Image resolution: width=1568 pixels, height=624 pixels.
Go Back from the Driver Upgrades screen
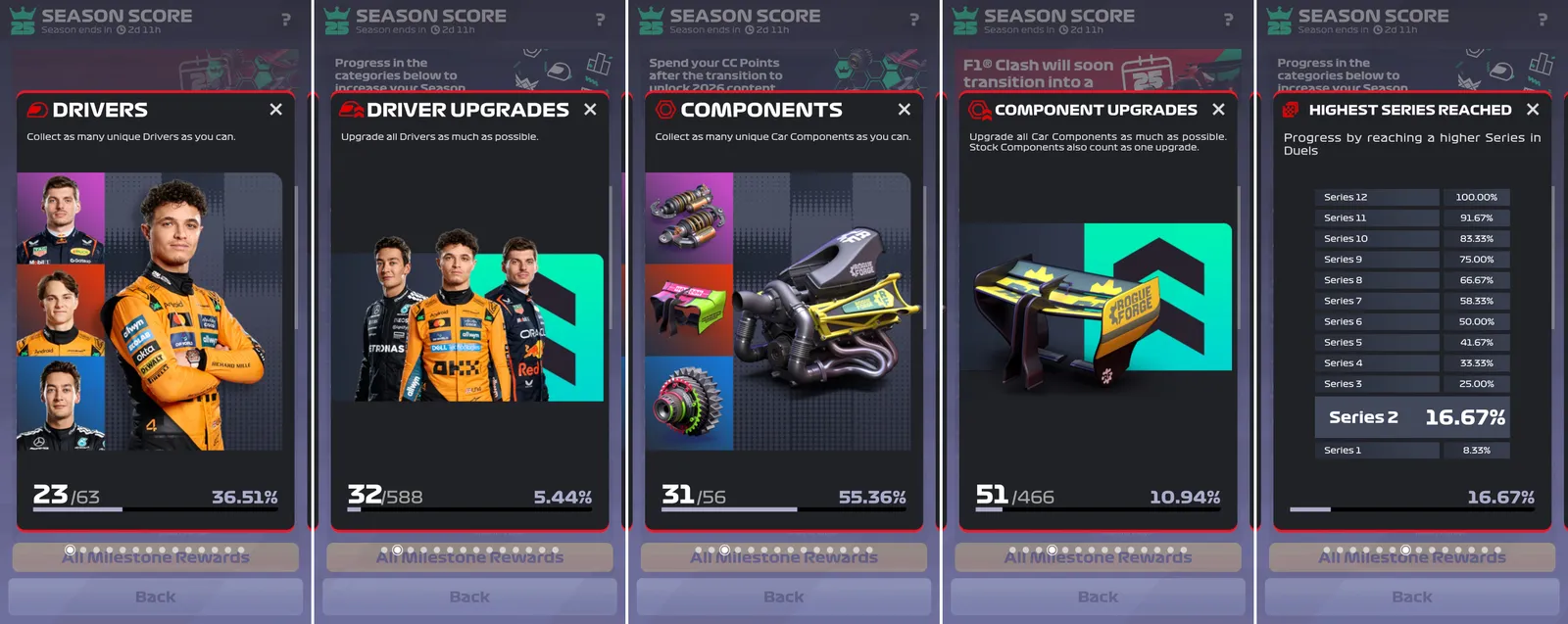[x=469, y=597]
